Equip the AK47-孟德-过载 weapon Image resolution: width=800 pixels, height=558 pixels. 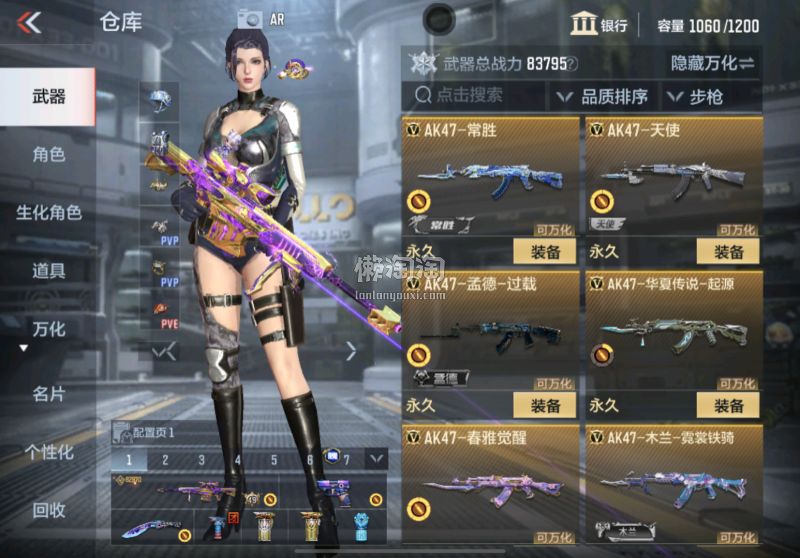[545, 405]
